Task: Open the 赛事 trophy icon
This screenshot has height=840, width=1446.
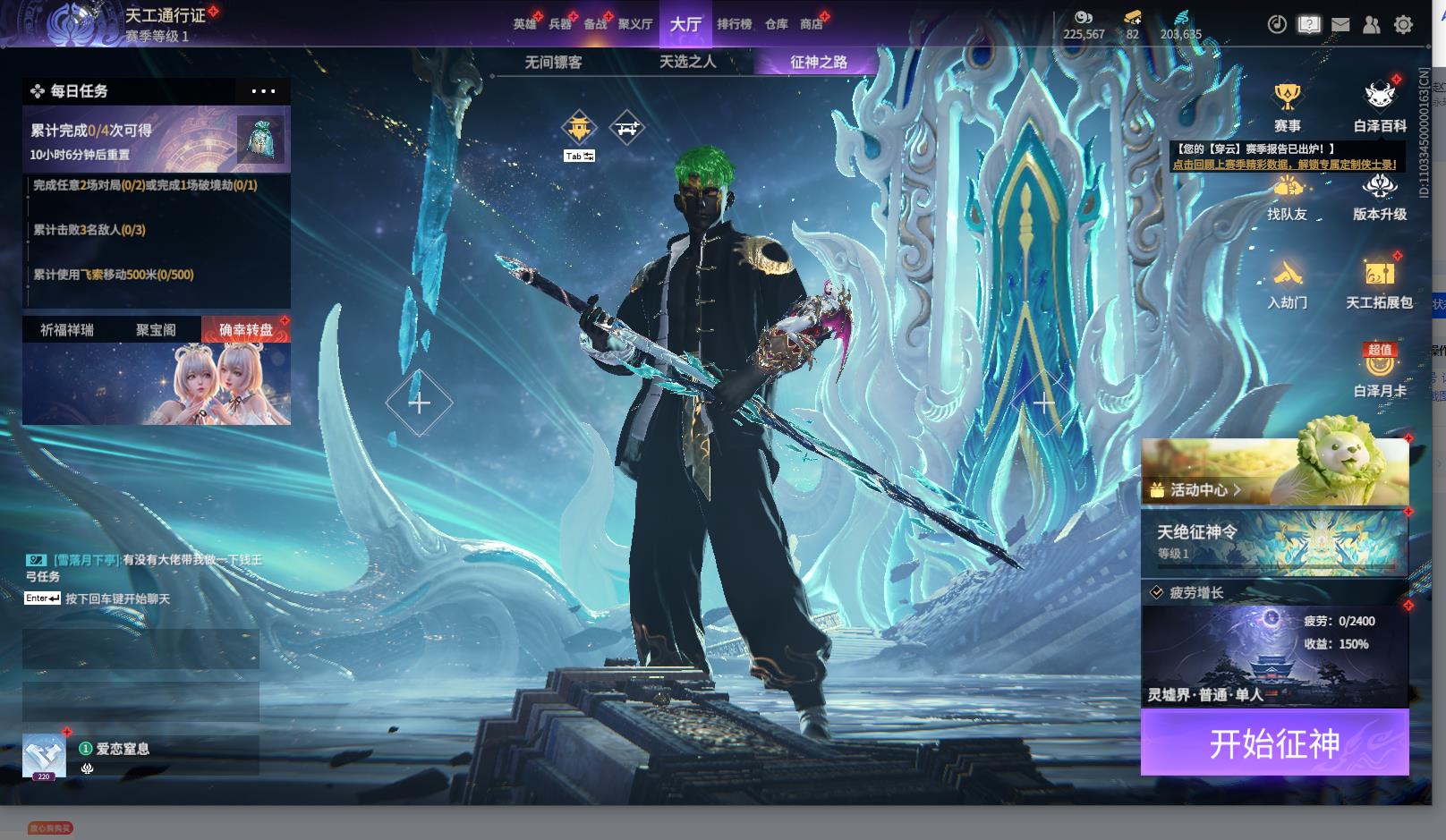Action: pyautogui.click(x=1287, y=106)
